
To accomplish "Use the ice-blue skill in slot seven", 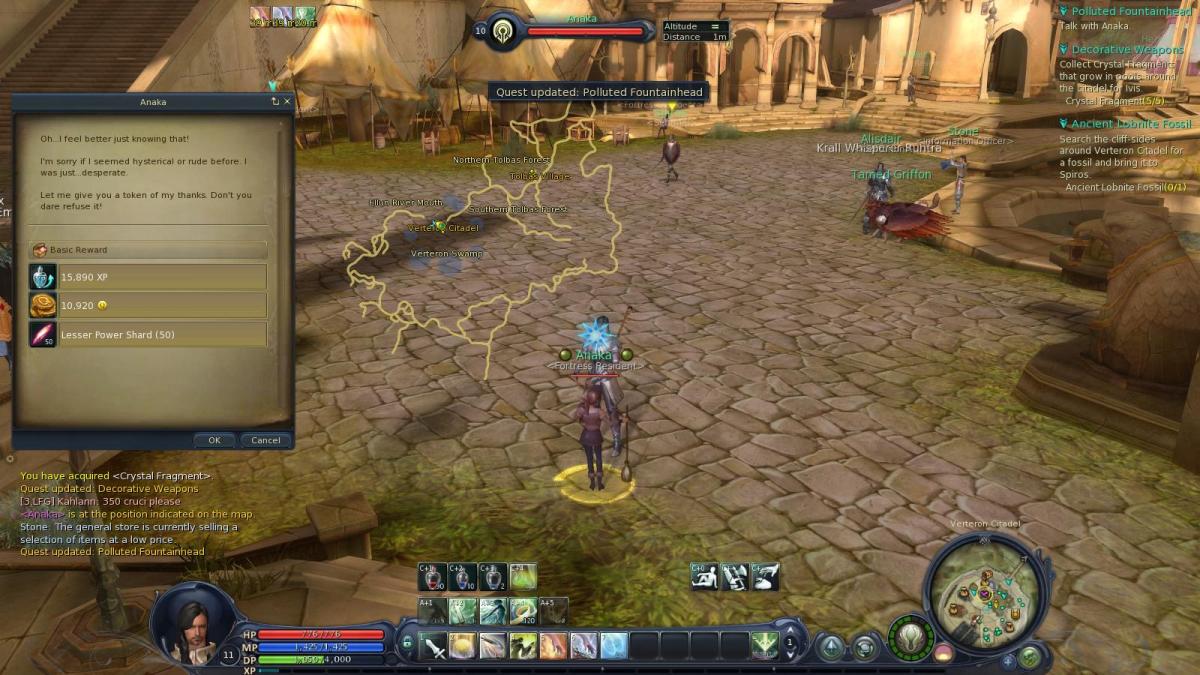I will [x=614, y=646].
